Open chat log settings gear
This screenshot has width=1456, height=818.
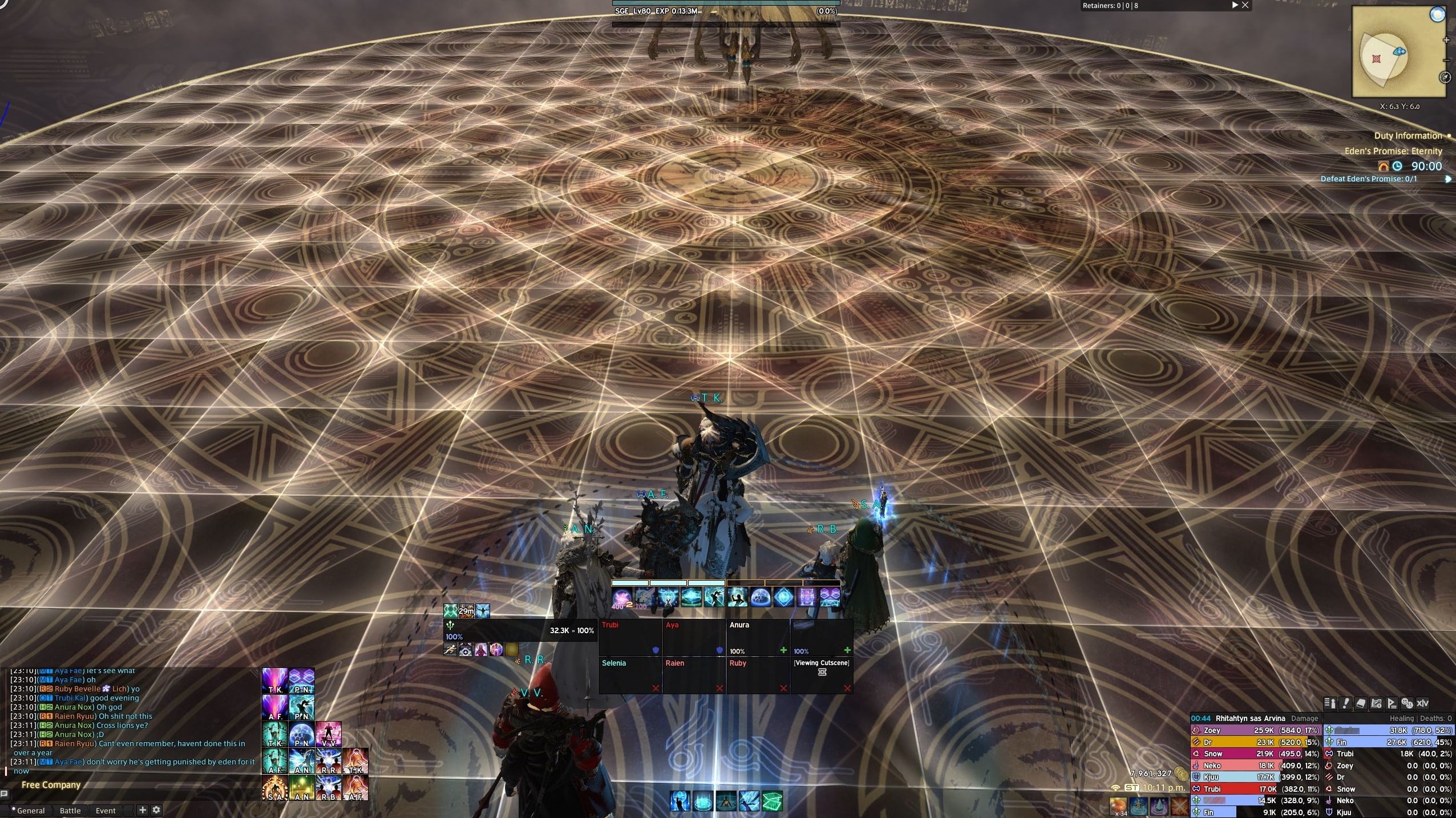pos(156,809)
